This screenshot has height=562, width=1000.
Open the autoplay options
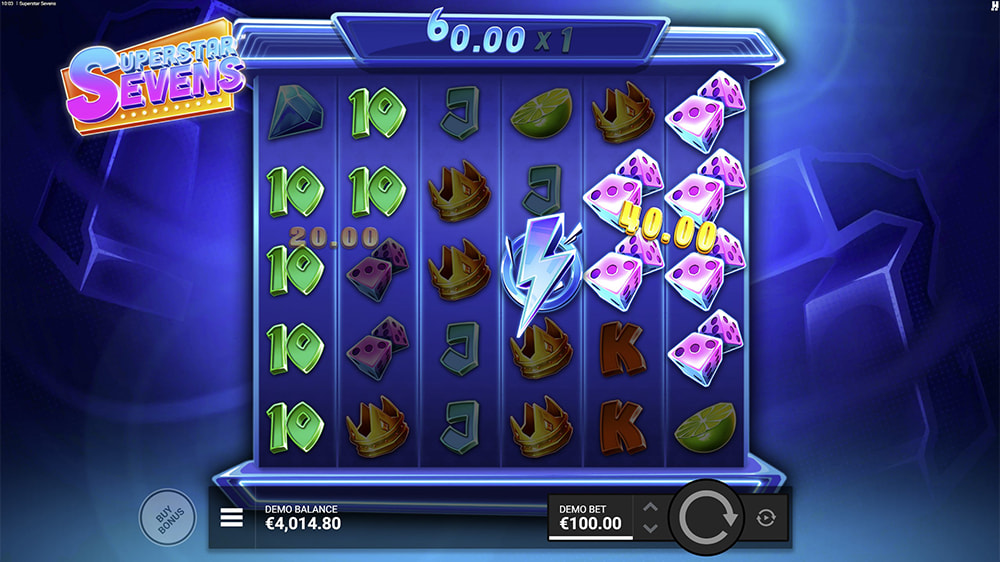pos(766,518)
